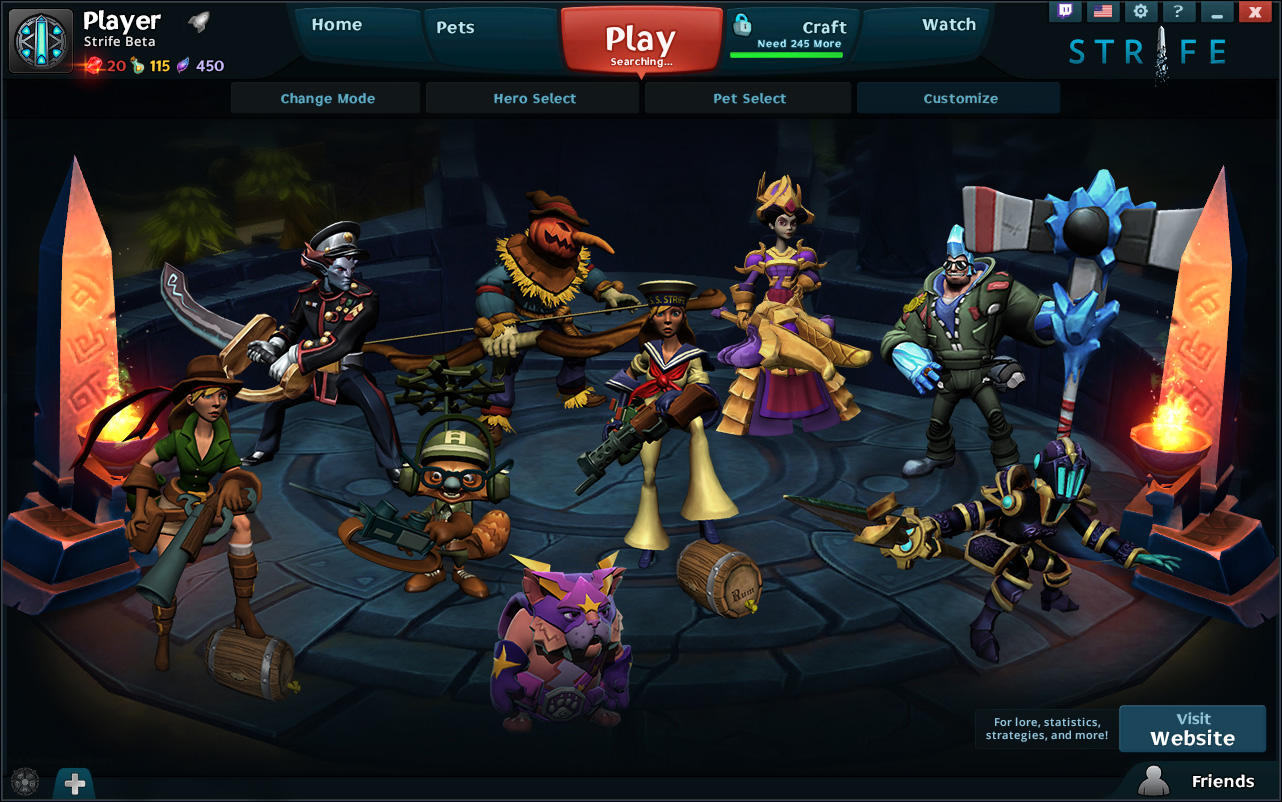This screenshot has height=802, width=1282.
Task: Click the Visit Website button
Action: (1192, 728)
